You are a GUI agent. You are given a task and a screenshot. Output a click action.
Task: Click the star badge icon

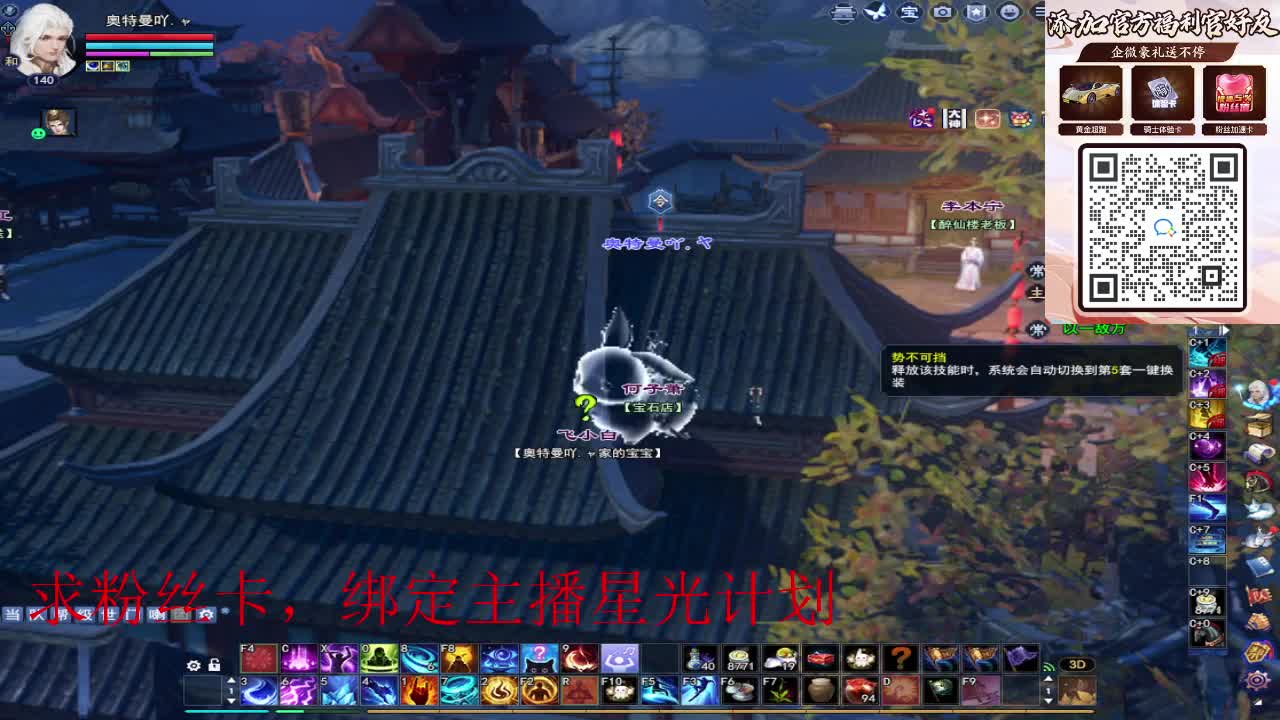pyautogui.click(x=976, y=12)
